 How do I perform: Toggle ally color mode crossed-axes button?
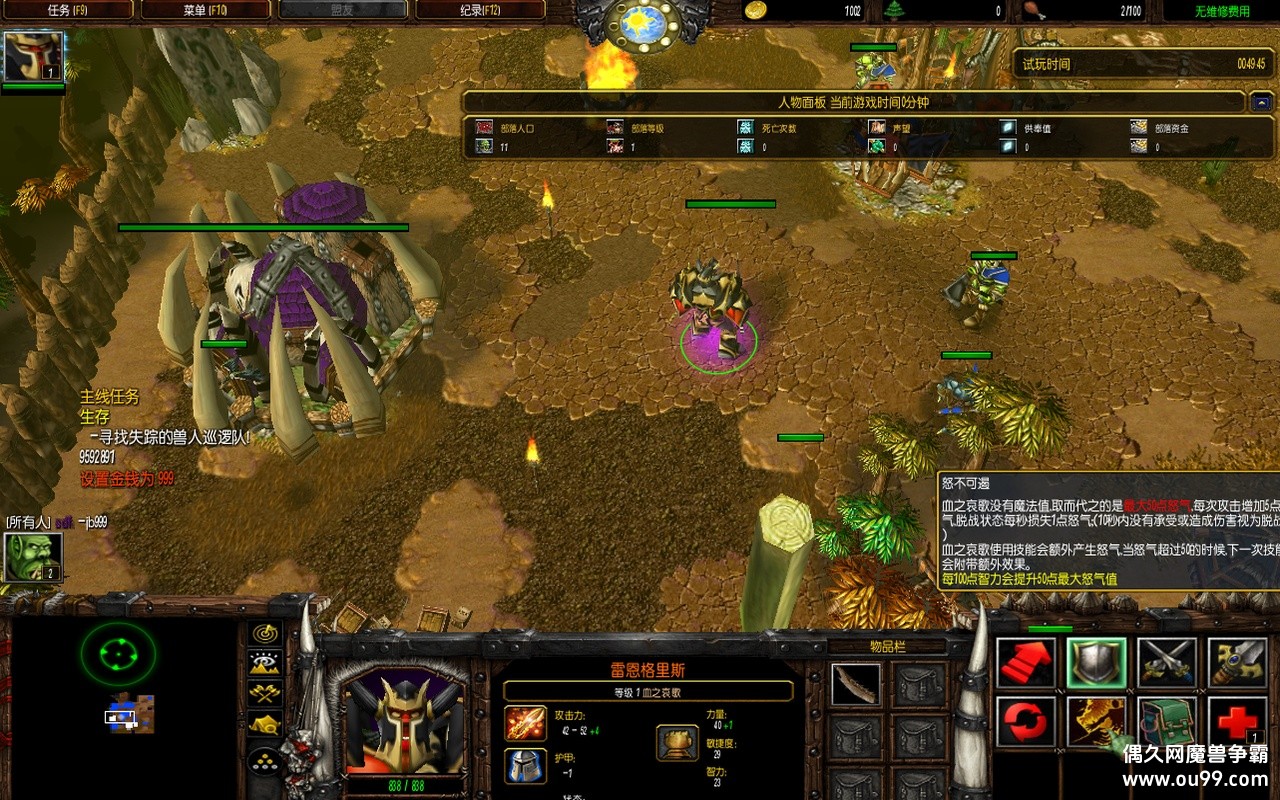coord(265,692)
